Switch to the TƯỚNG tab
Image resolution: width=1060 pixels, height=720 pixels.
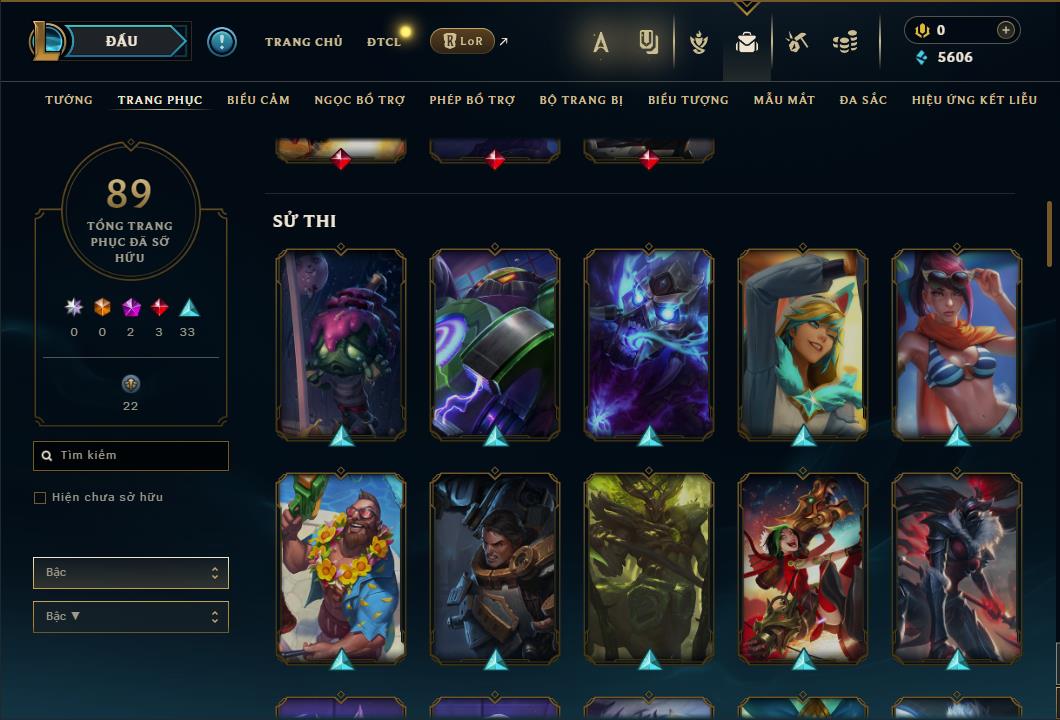tap(69, 100)
